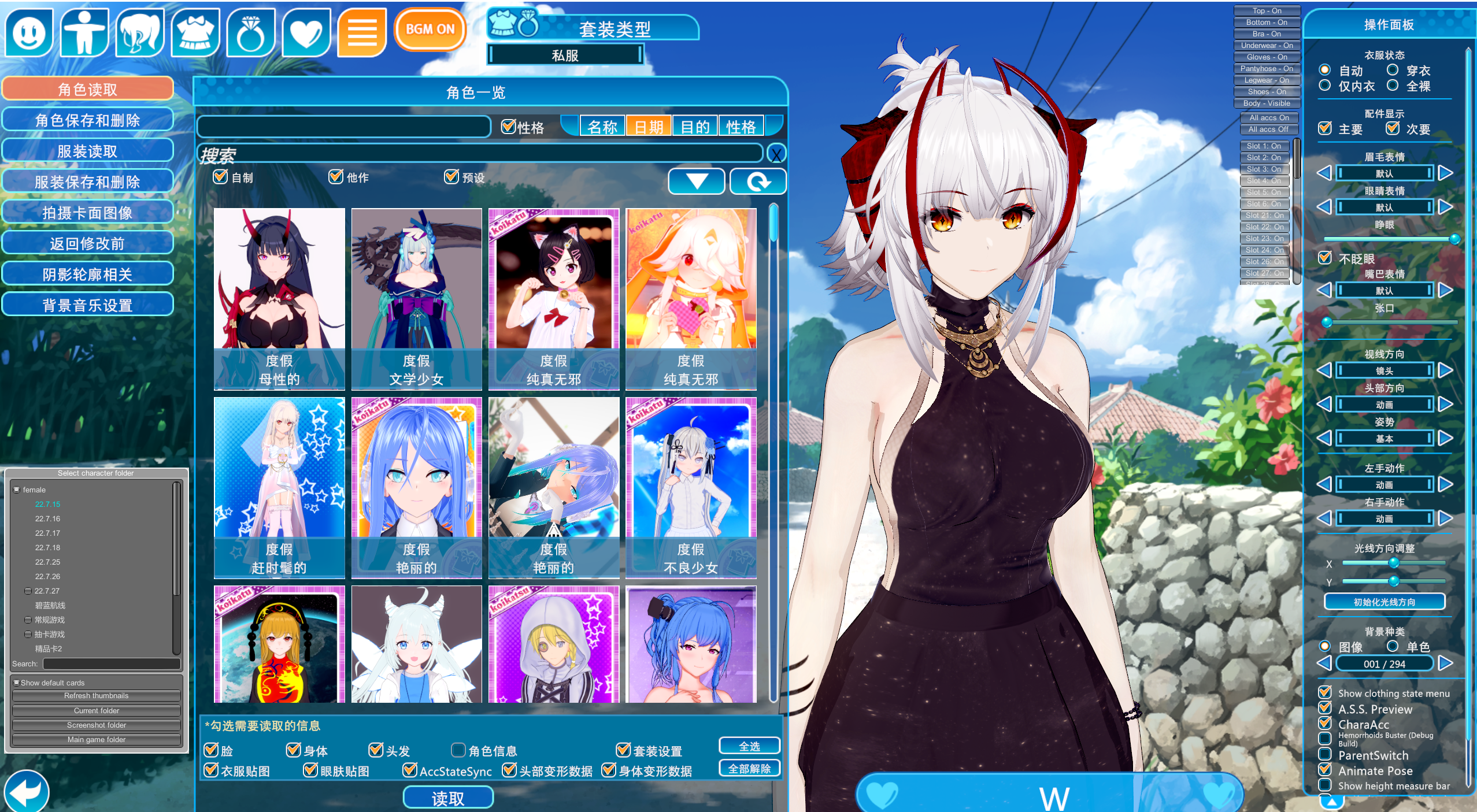The height and width of the screenshot is (812, 1477).
Task: Click the 初始化光线方向 button
Action: (x=1386, y=602)
